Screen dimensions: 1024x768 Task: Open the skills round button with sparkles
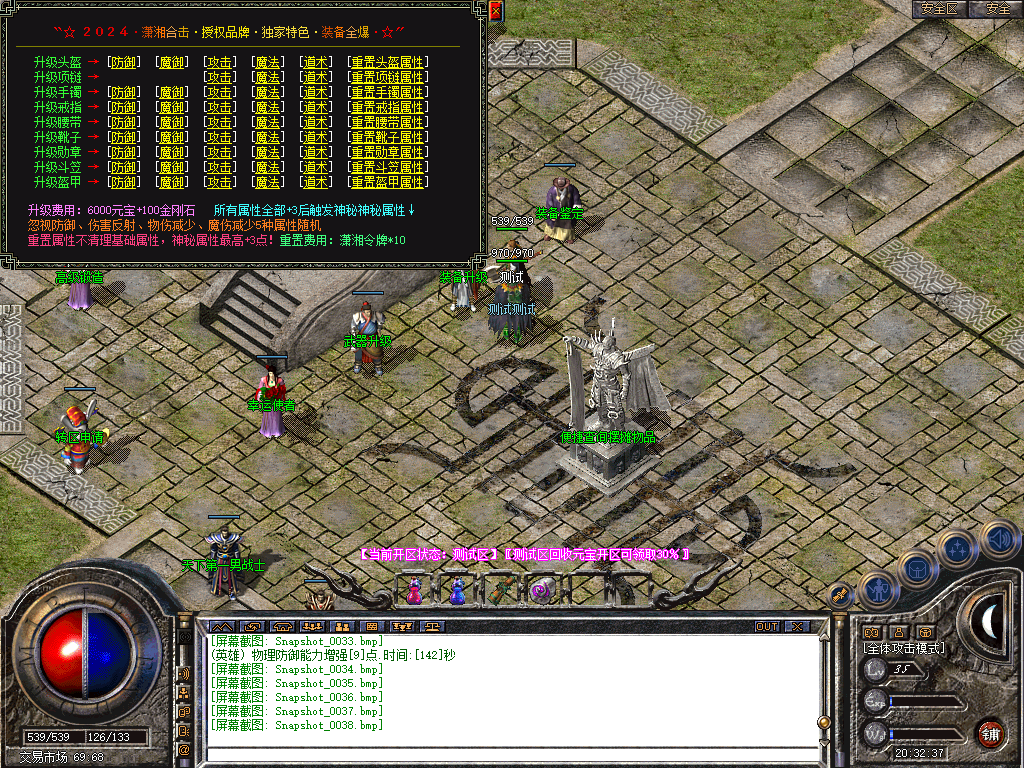click(x=957, y=549)
